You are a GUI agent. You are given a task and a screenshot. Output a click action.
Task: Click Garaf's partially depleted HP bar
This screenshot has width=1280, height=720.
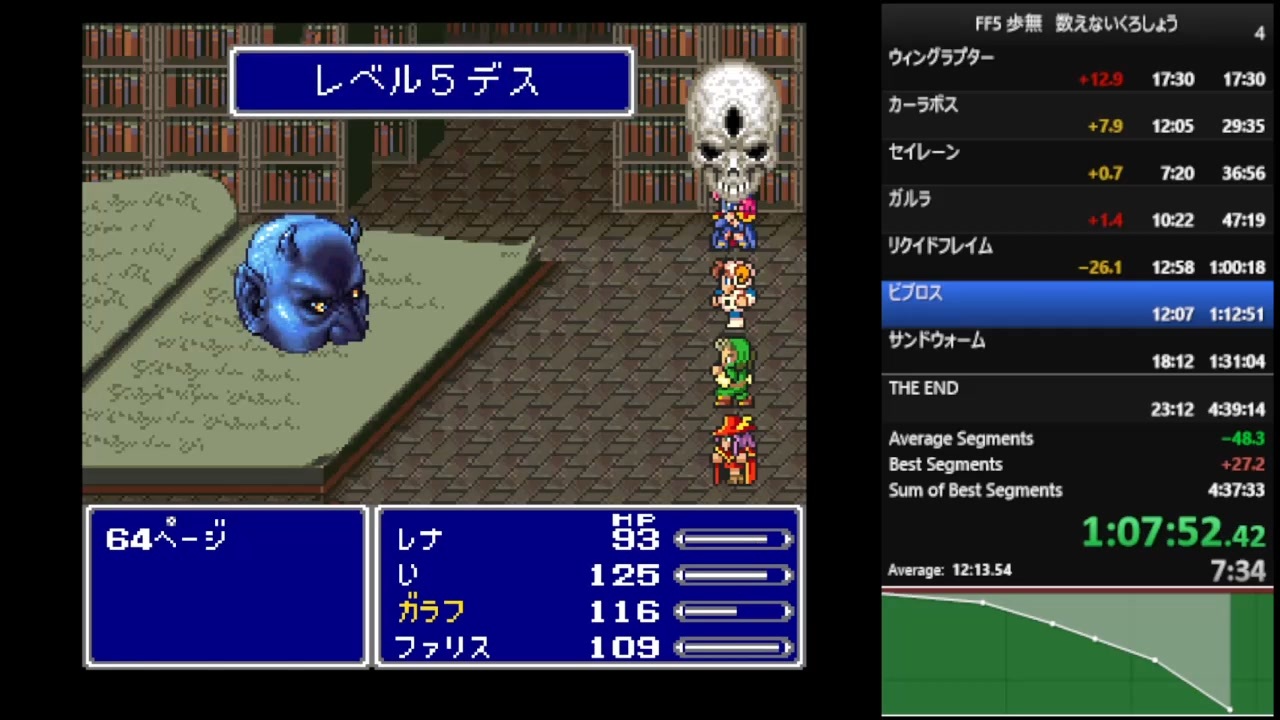tap(735, 612)
